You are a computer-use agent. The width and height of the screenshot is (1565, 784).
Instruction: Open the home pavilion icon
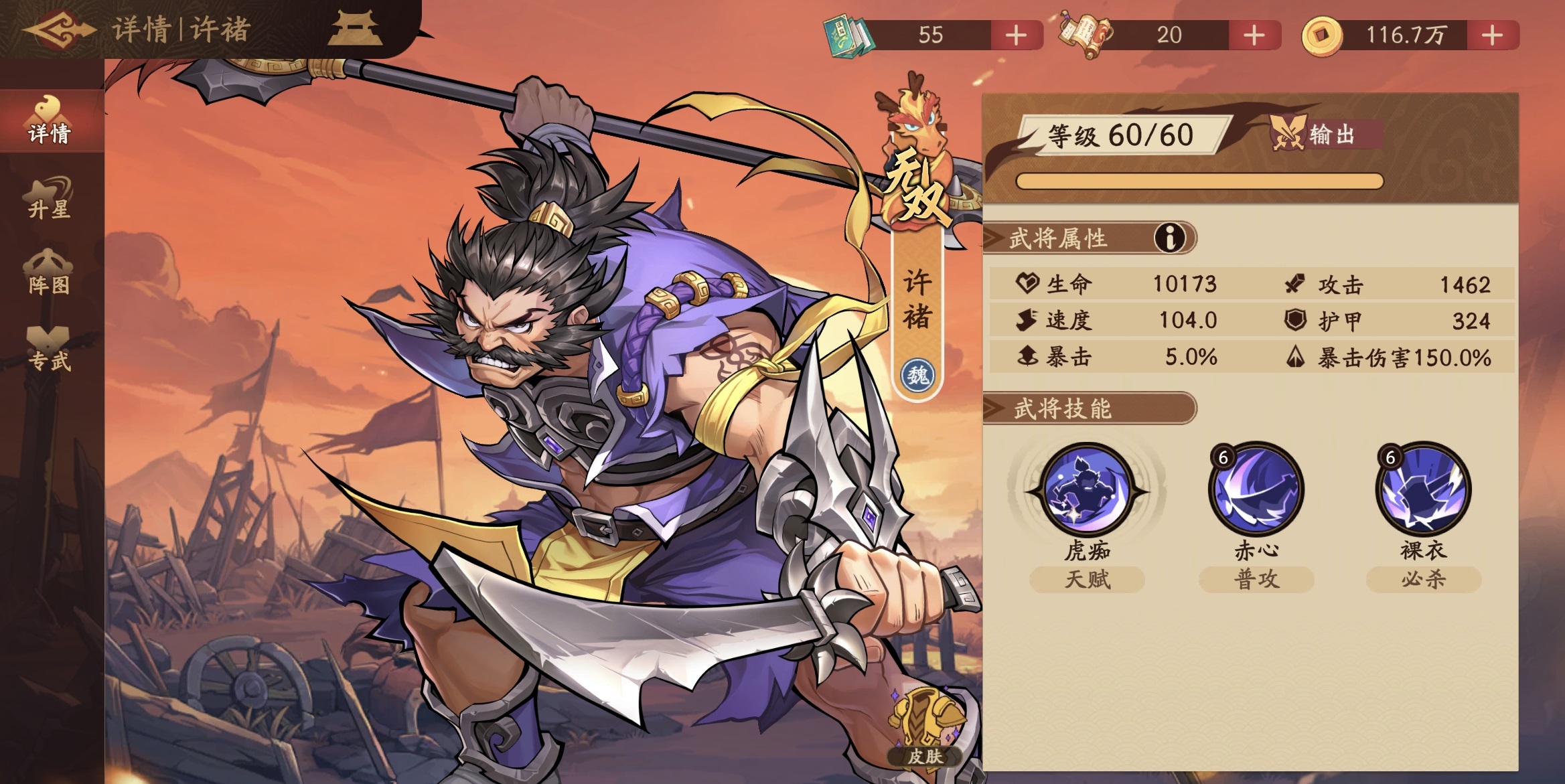pos(356,30)
